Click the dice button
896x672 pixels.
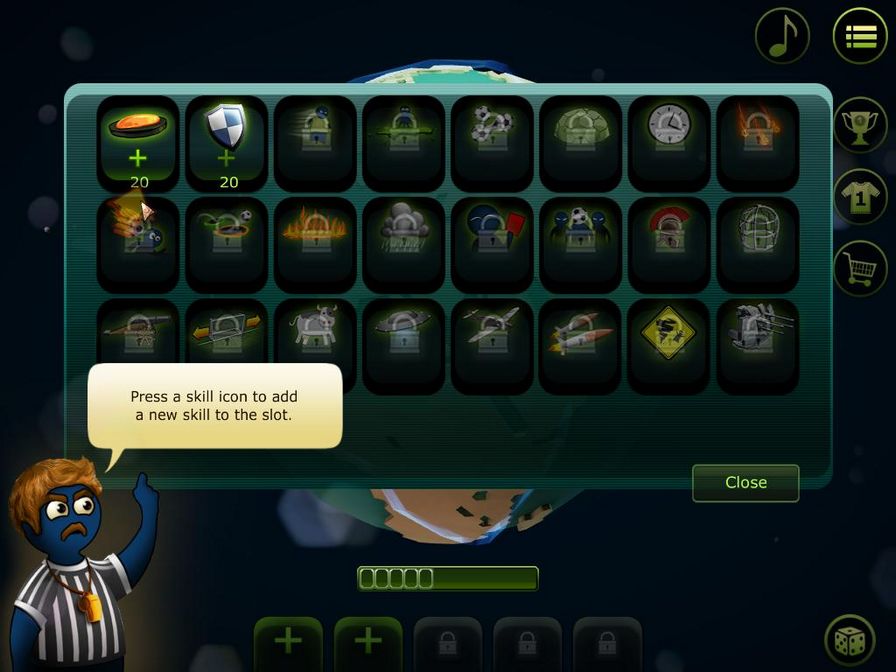851,641
